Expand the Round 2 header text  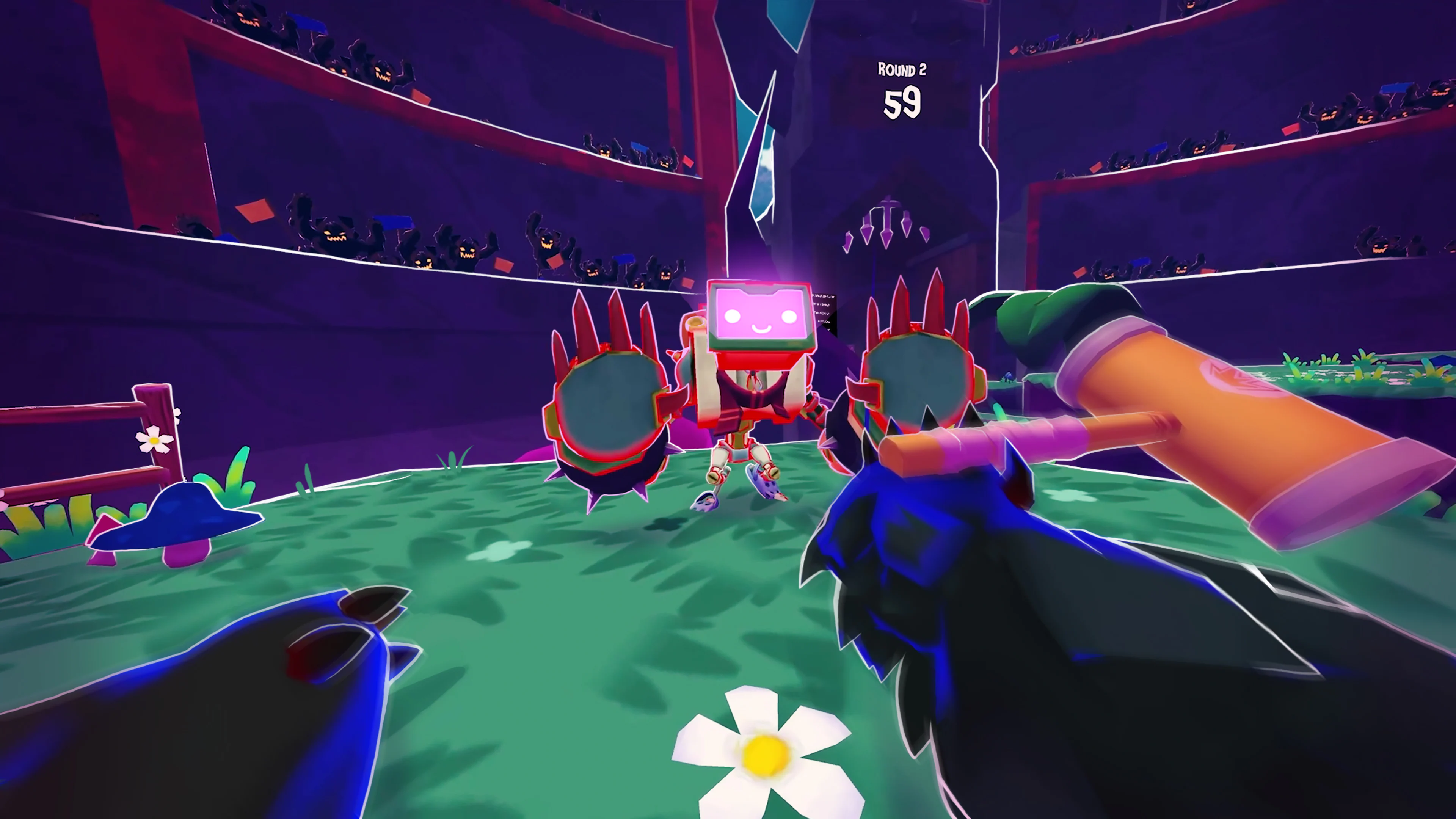[x=902, y=69]
